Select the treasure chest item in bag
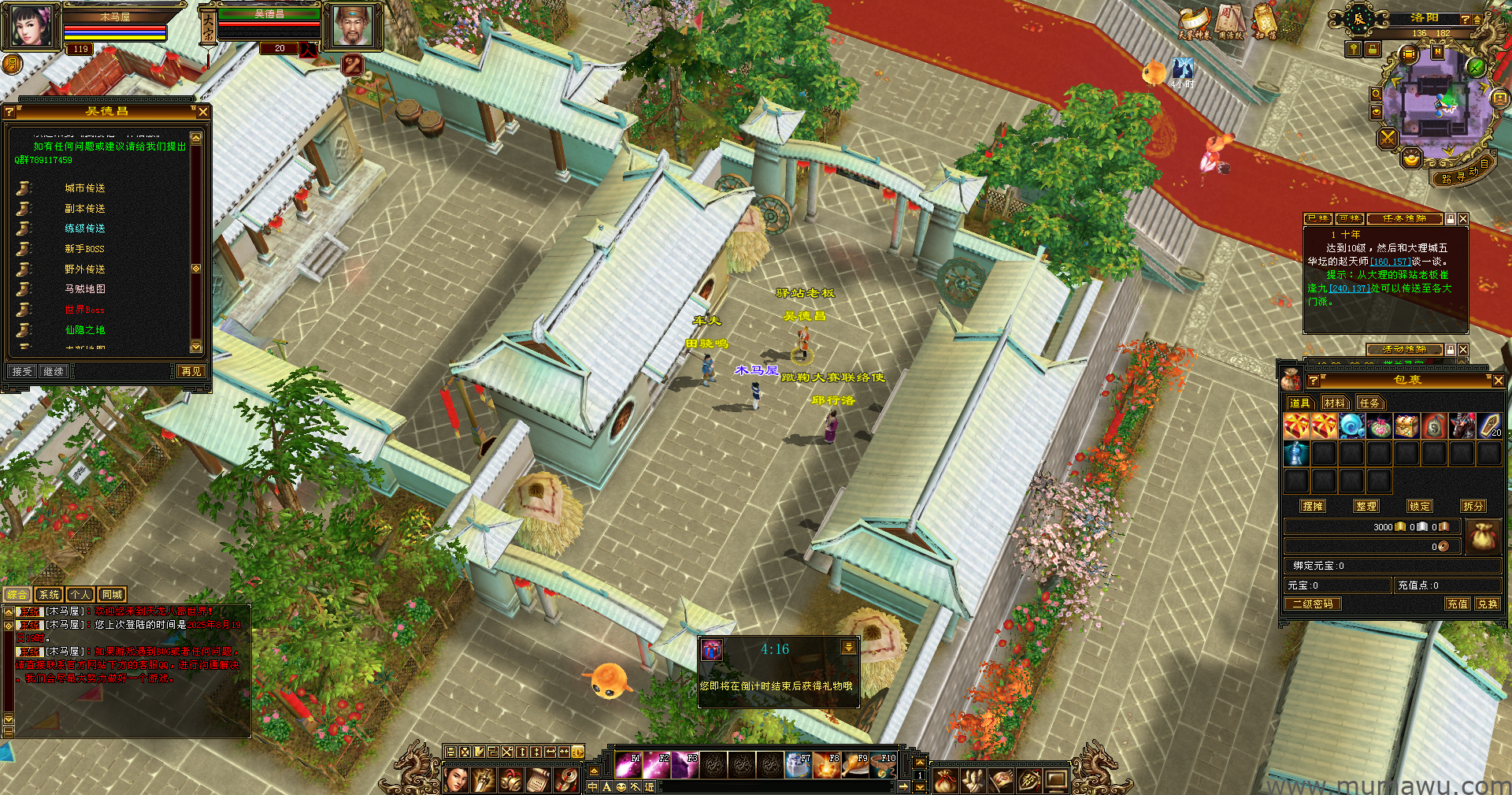Screen dimensions: 1512x795 (1406, 426)
